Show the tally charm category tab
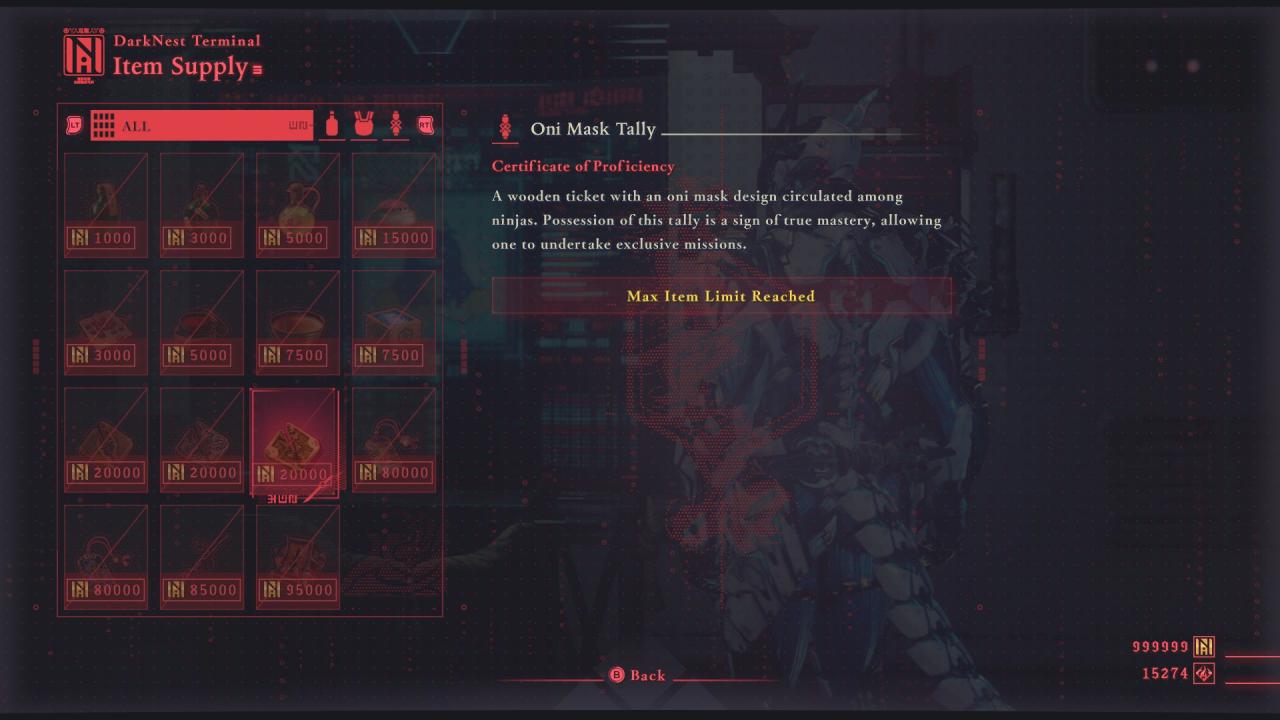The width and height of the screenshot is (1280, 720). 396,126
